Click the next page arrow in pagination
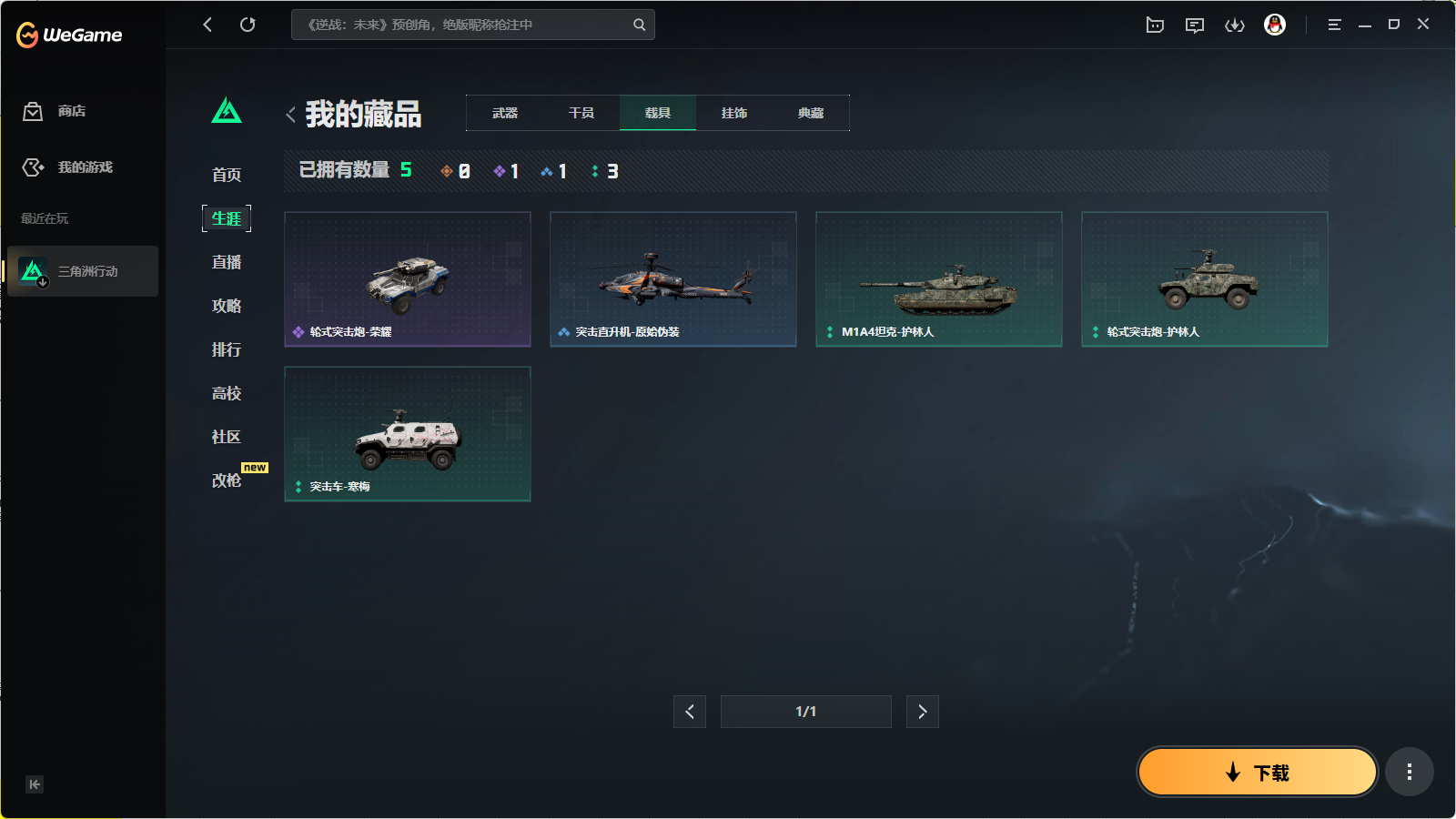The width and height of the screenshot is (1456, 819). pos(922,711)
